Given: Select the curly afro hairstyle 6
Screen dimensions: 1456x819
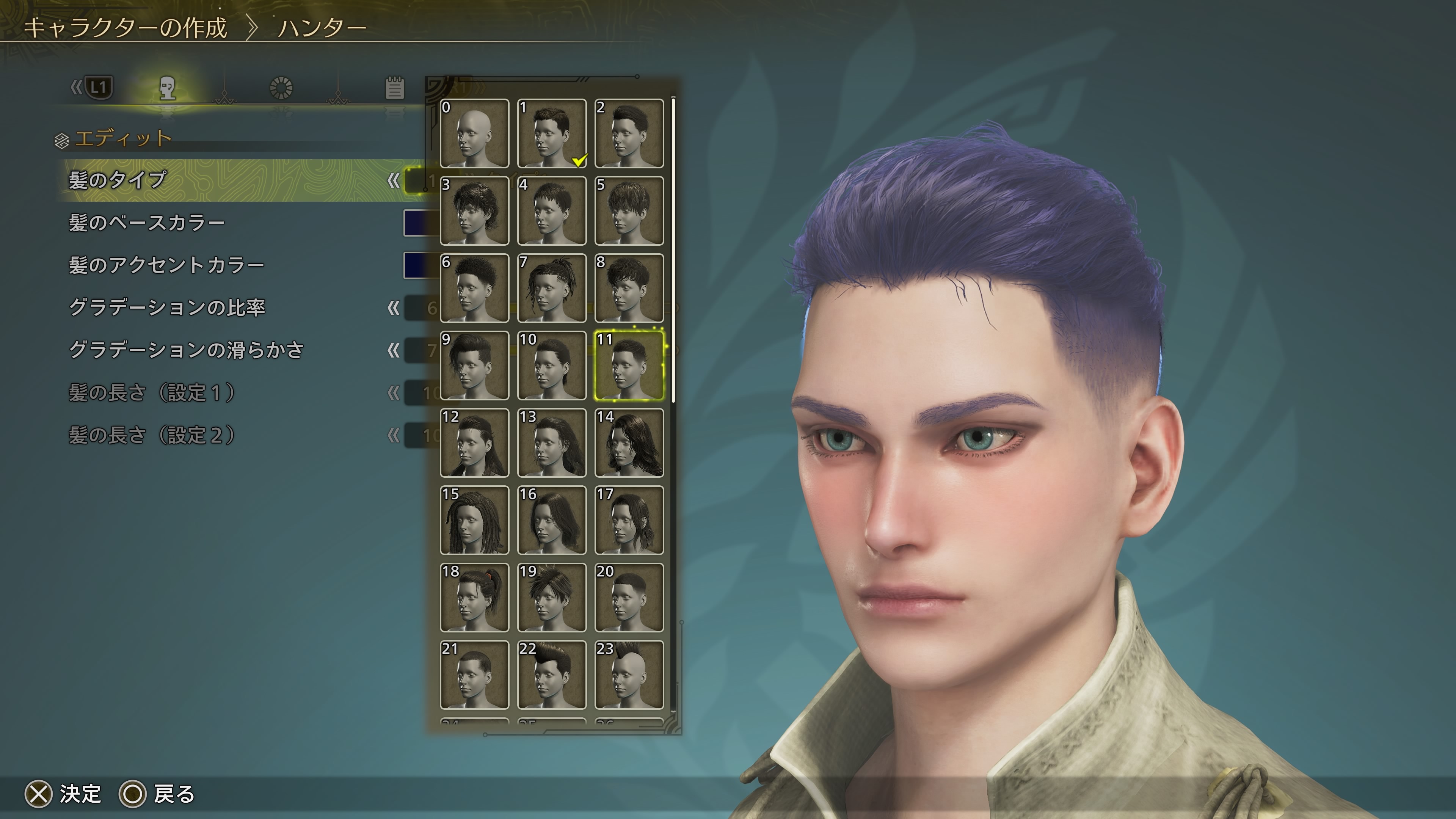Looking at the screenshot, I should tap(474, 288).
